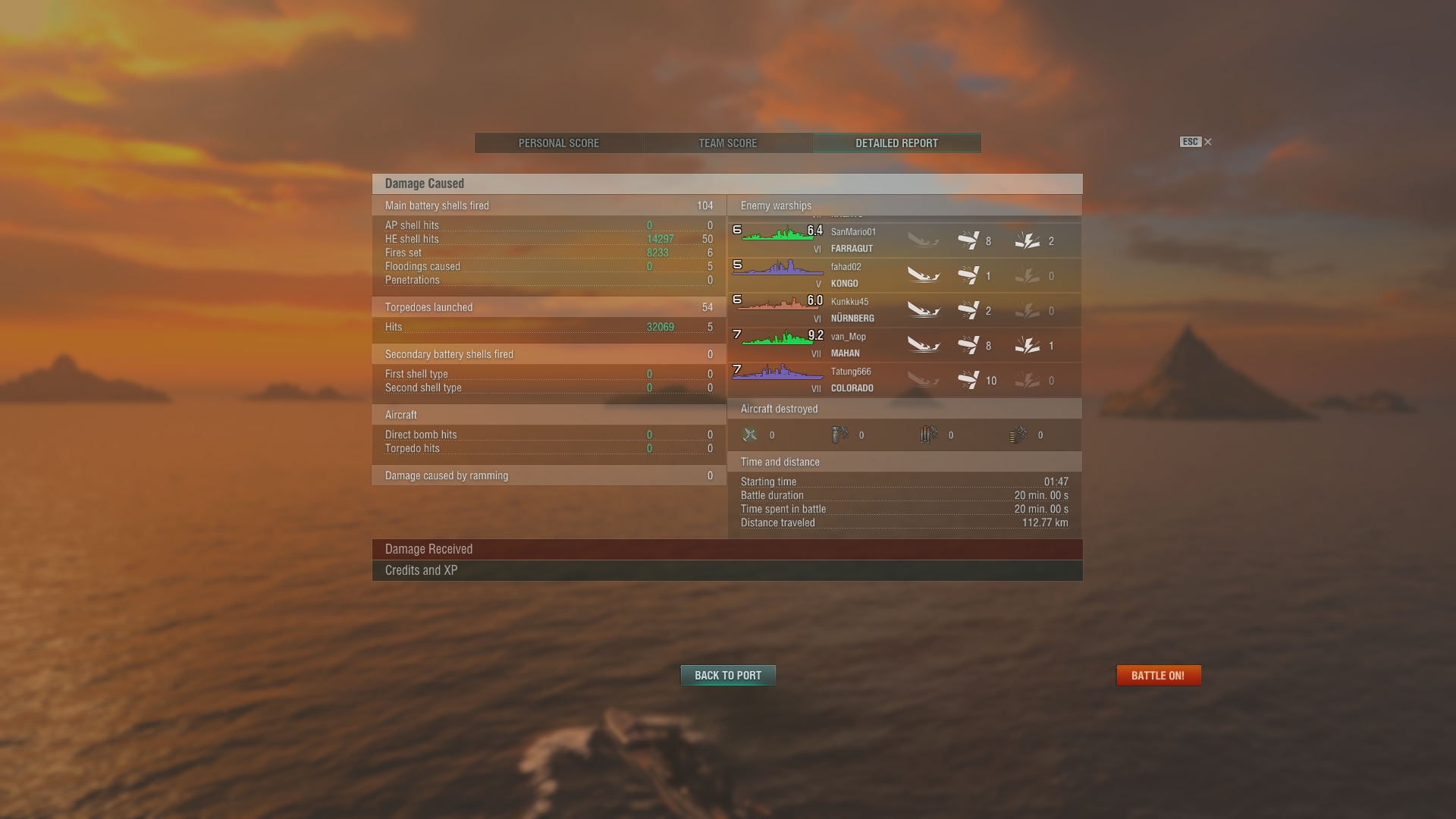
Task: Switch to the Personal Score tab
Action: click(559, 143)
